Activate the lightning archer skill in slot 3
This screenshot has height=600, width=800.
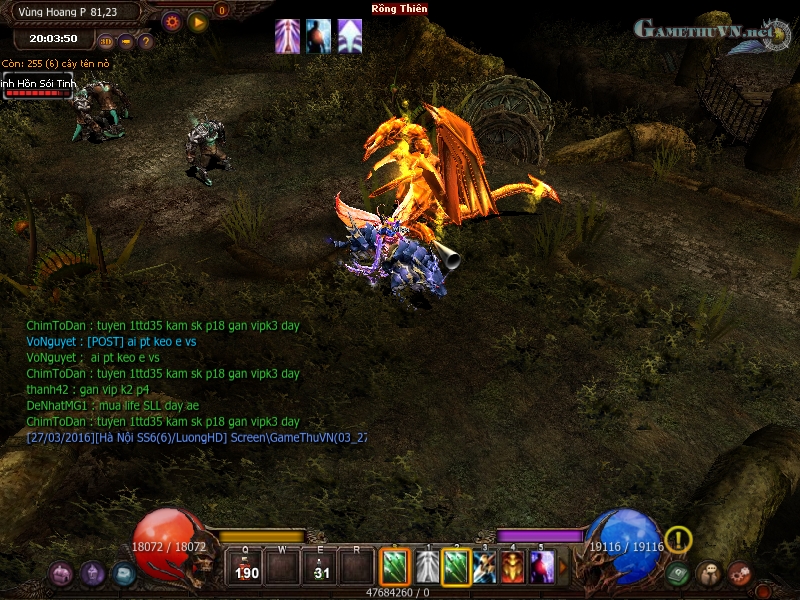pyautogui.click(x=485, y=568)
